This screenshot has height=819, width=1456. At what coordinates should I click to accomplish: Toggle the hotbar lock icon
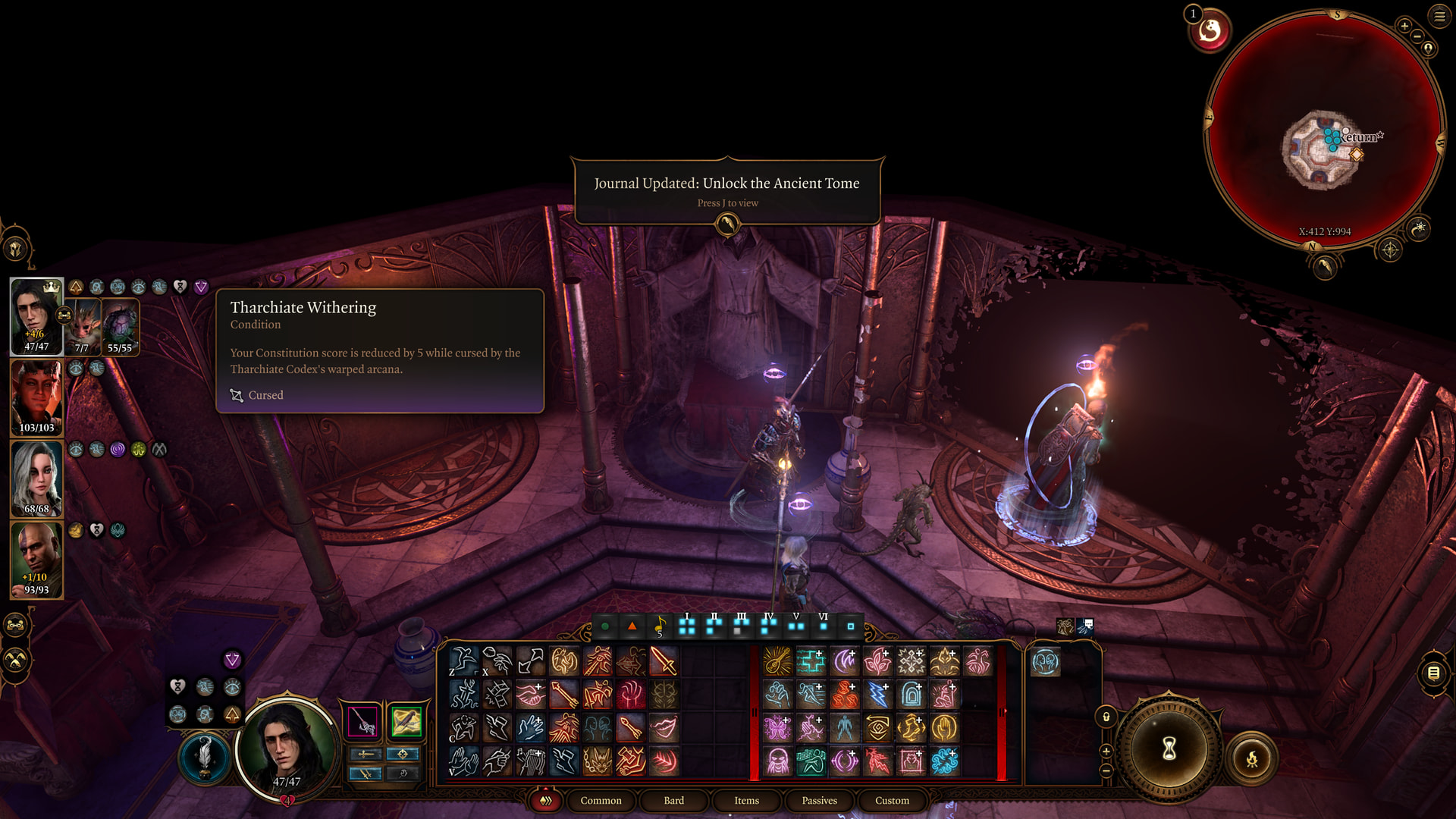1106,717
